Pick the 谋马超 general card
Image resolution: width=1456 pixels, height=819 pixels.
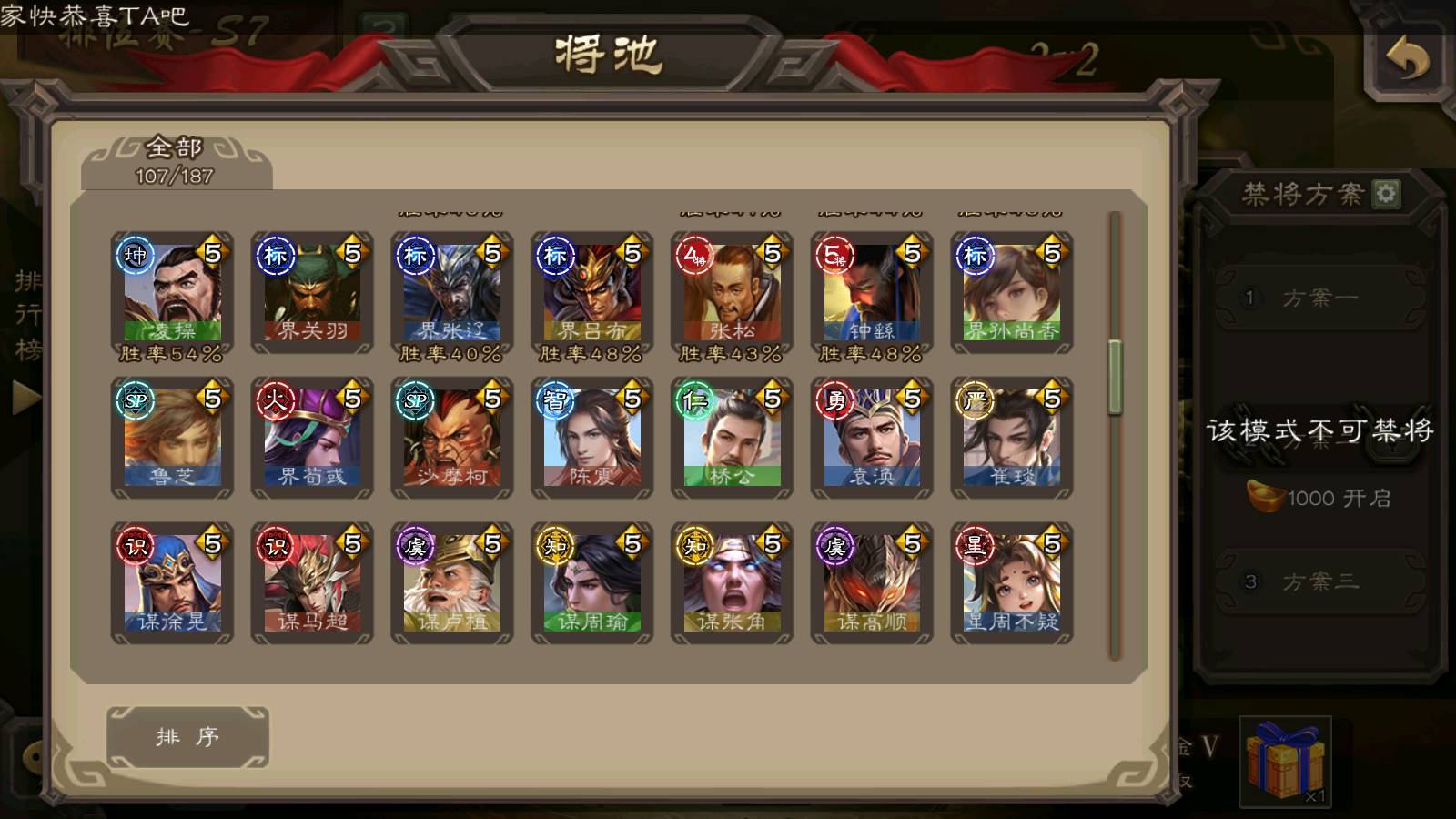[312, 584]
